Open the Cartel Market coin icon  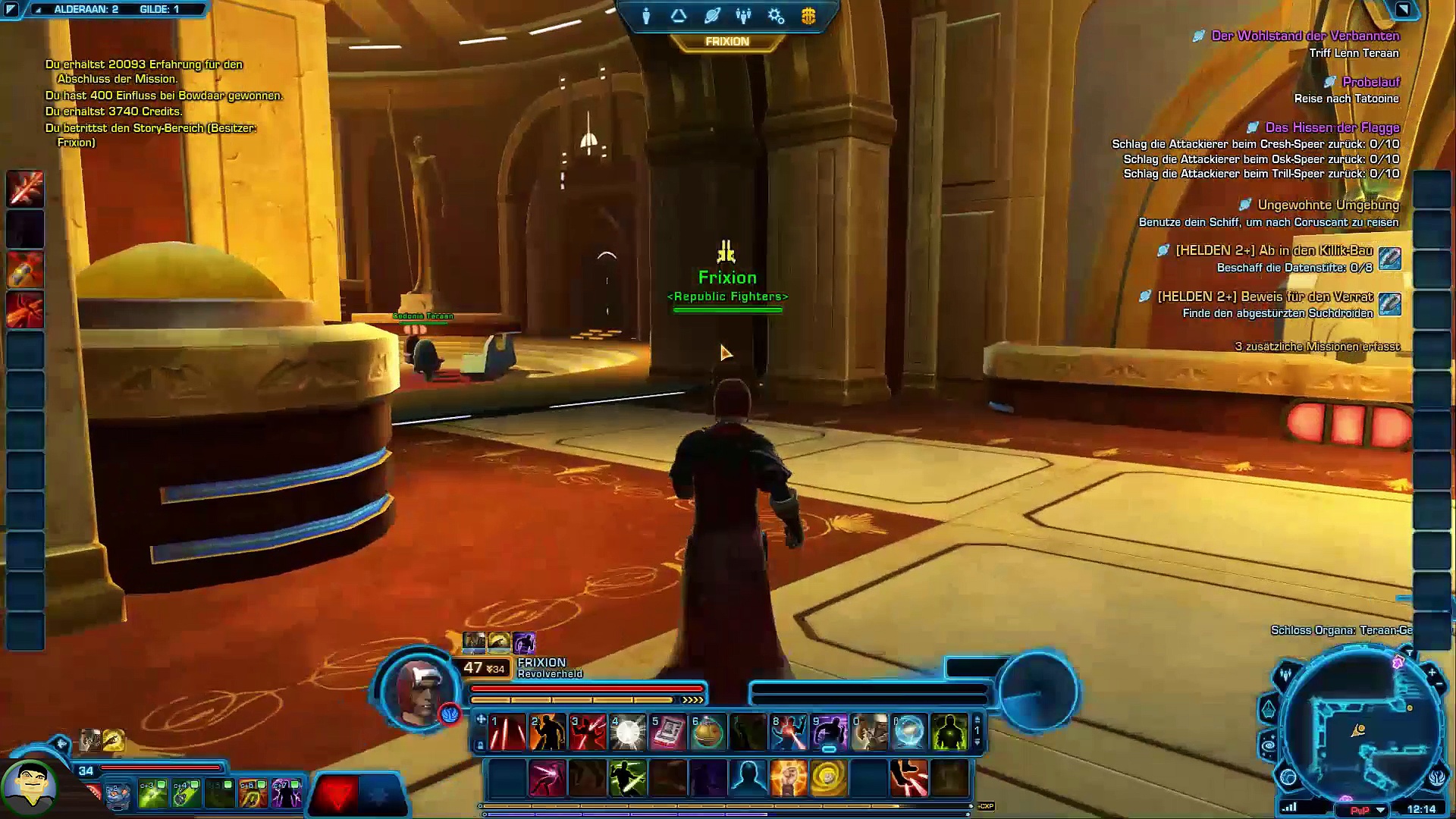click(x=808, y=16)
